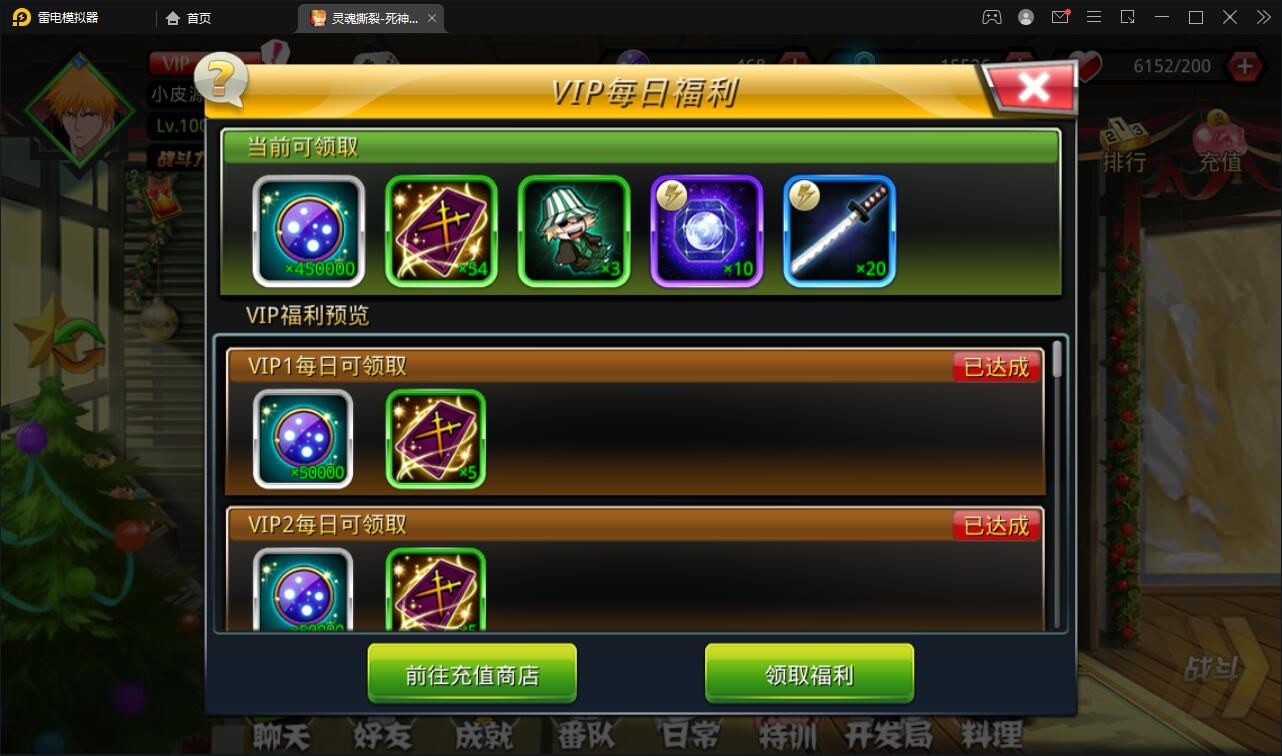Select the purple orb ×450000 reward
This screenshot has width=1282, height=756.
click(308, 231)
